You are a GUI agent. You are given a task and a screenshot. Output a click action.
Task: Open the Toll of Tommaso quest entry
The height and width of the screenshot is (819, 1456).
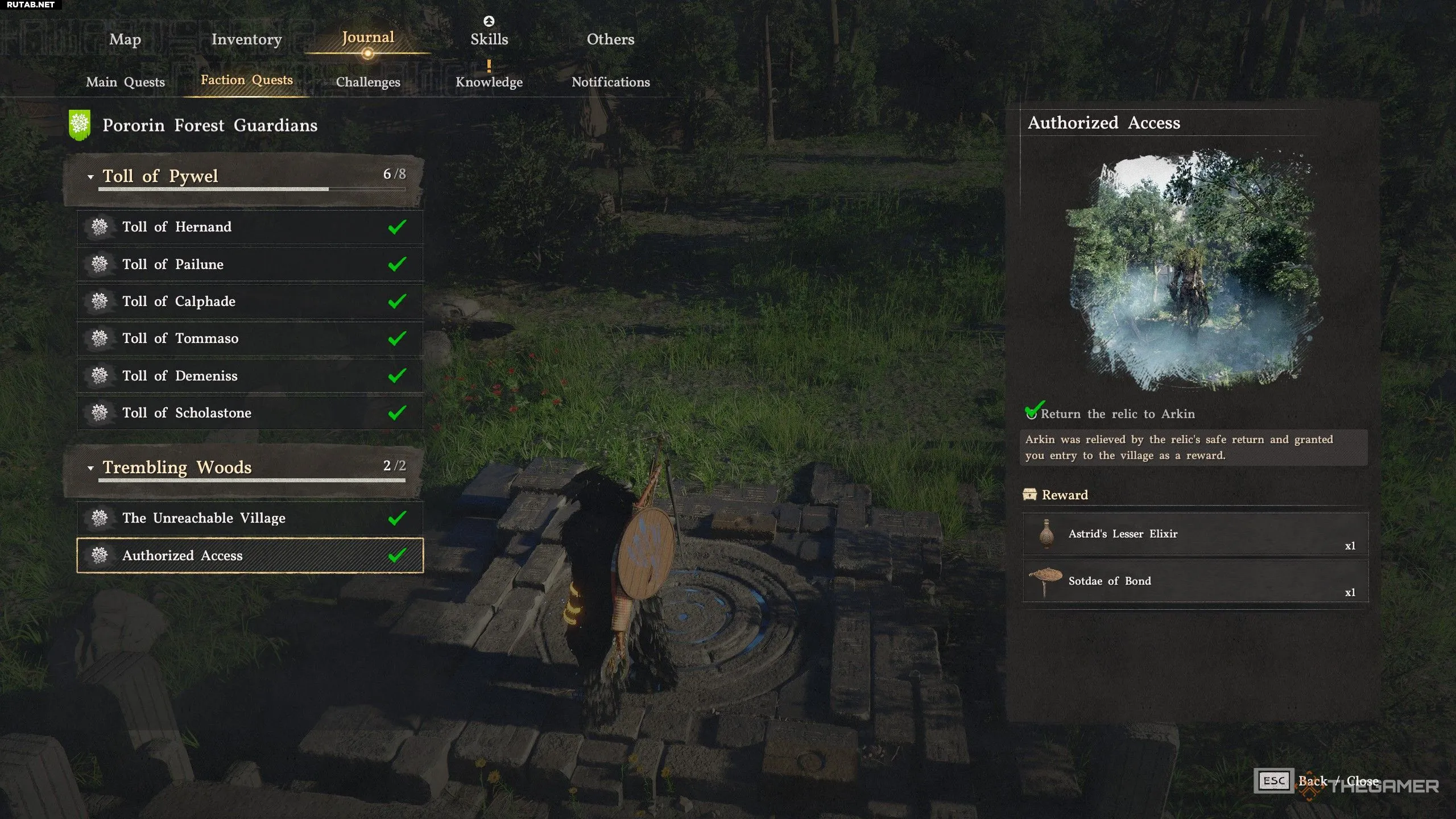pyautogui.click(x=249, y=338)
